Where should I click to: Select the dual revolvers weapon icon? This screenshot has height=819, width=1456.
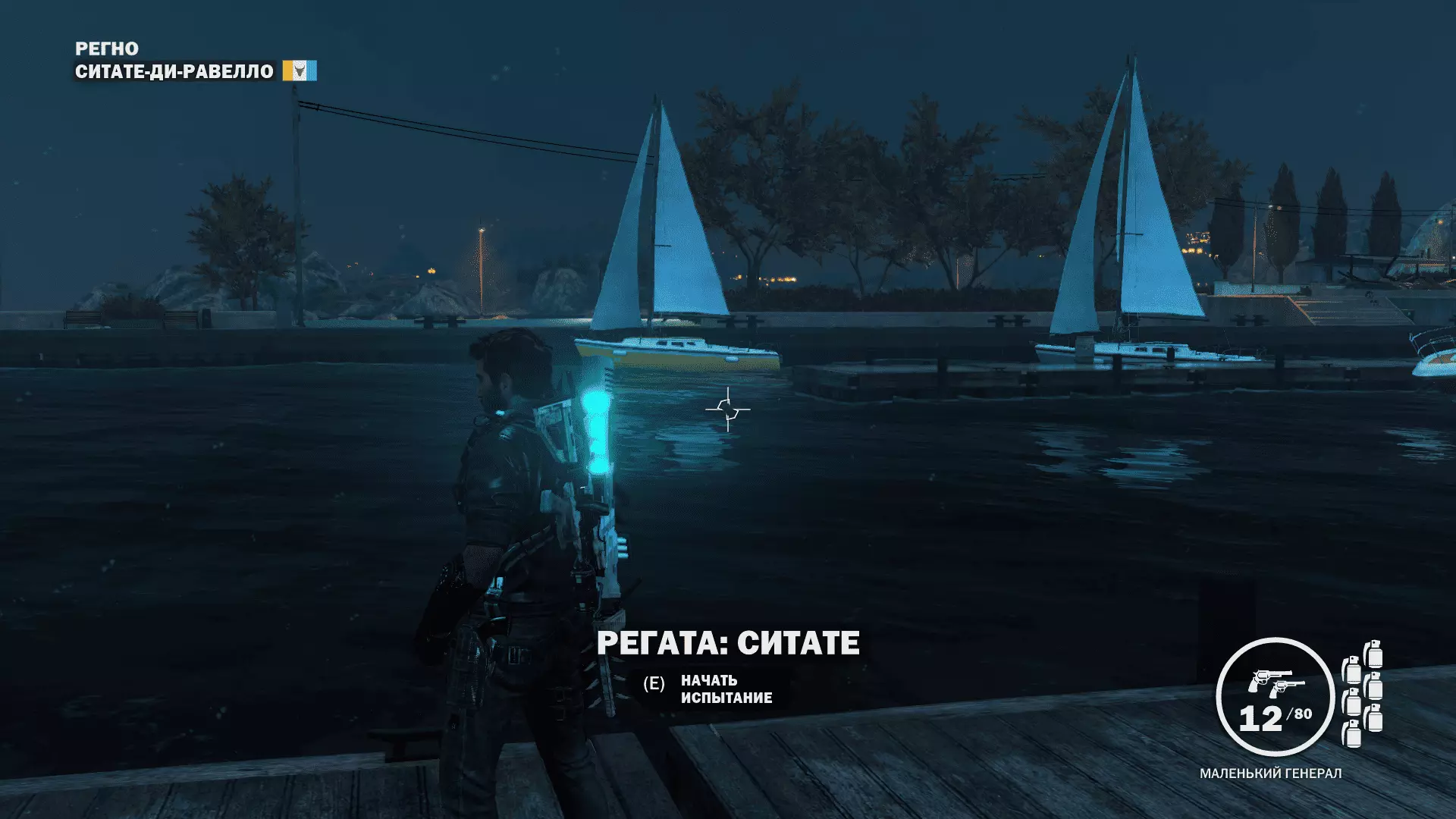tap(1276, 682)
